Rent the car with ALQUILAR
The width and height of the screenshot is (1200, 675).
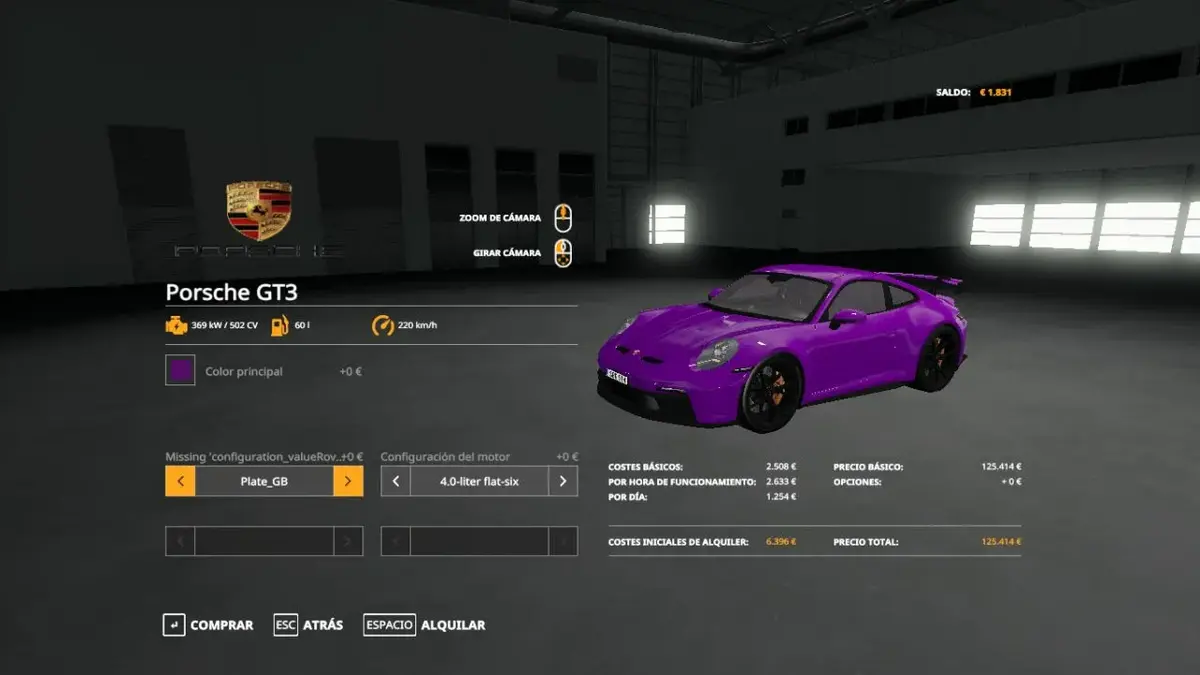pyautogui.click(x=425, y=625)
